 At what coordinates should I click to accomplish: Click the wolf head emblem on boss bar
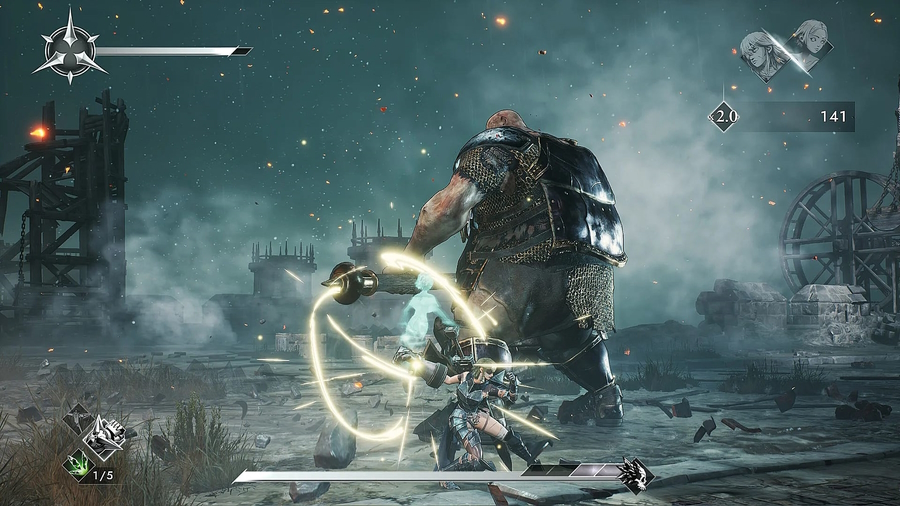click(x=633, y=474)
